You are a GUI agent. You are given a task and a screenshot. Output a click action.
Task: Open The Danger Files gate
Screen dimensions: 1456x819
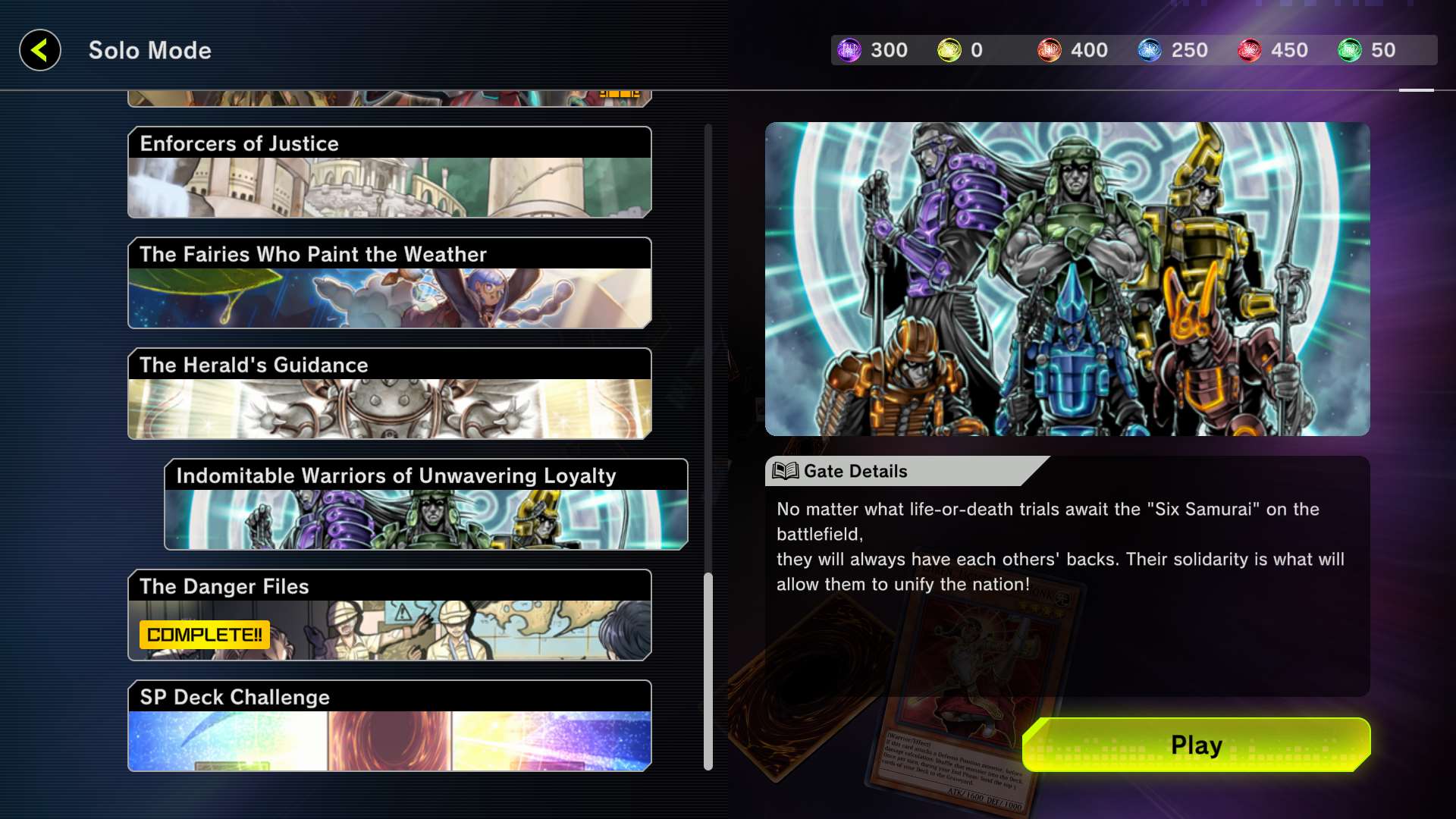tap(389, 615)
